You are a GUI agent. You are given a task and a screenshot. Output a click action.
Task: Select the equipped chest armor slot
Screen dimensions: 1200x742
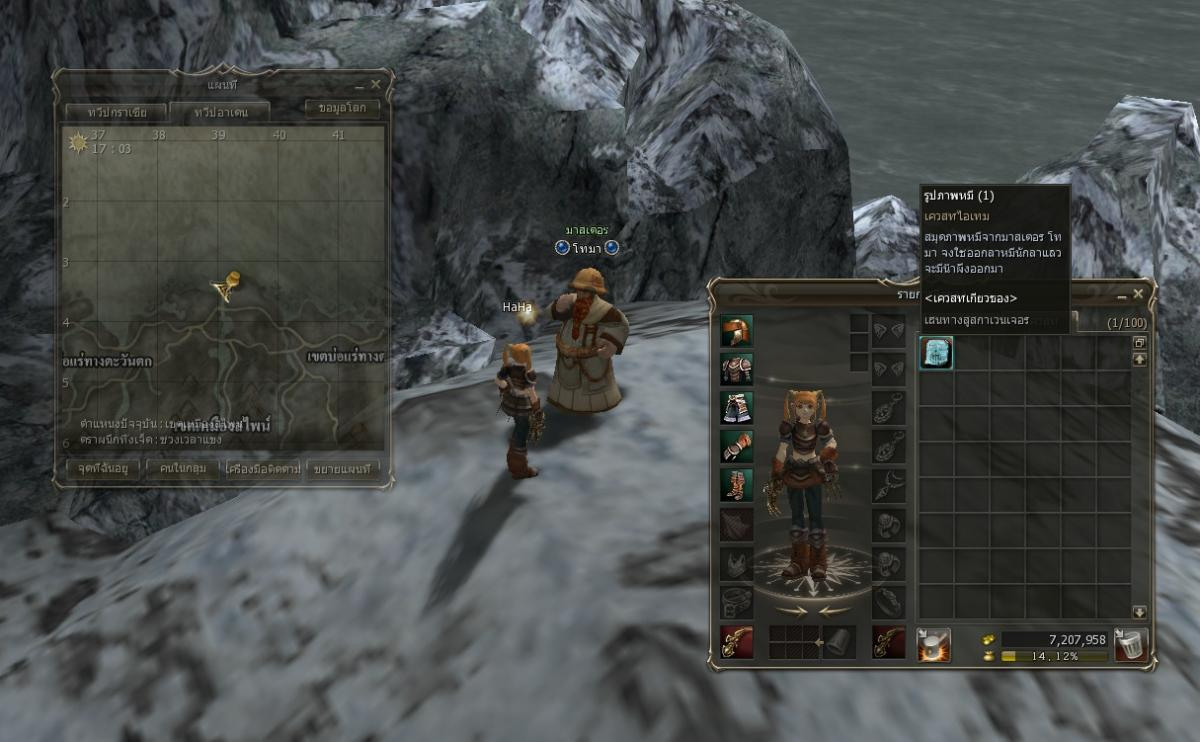point(737,369)
